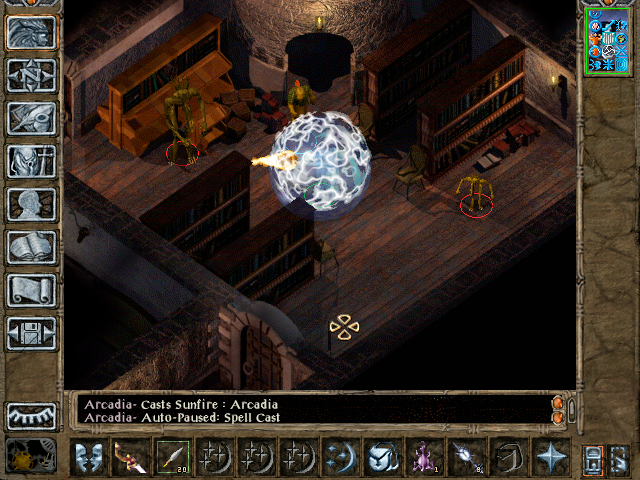Open the journal with the quill button
The height and width of the screenshot is (480, 640).
32,119
